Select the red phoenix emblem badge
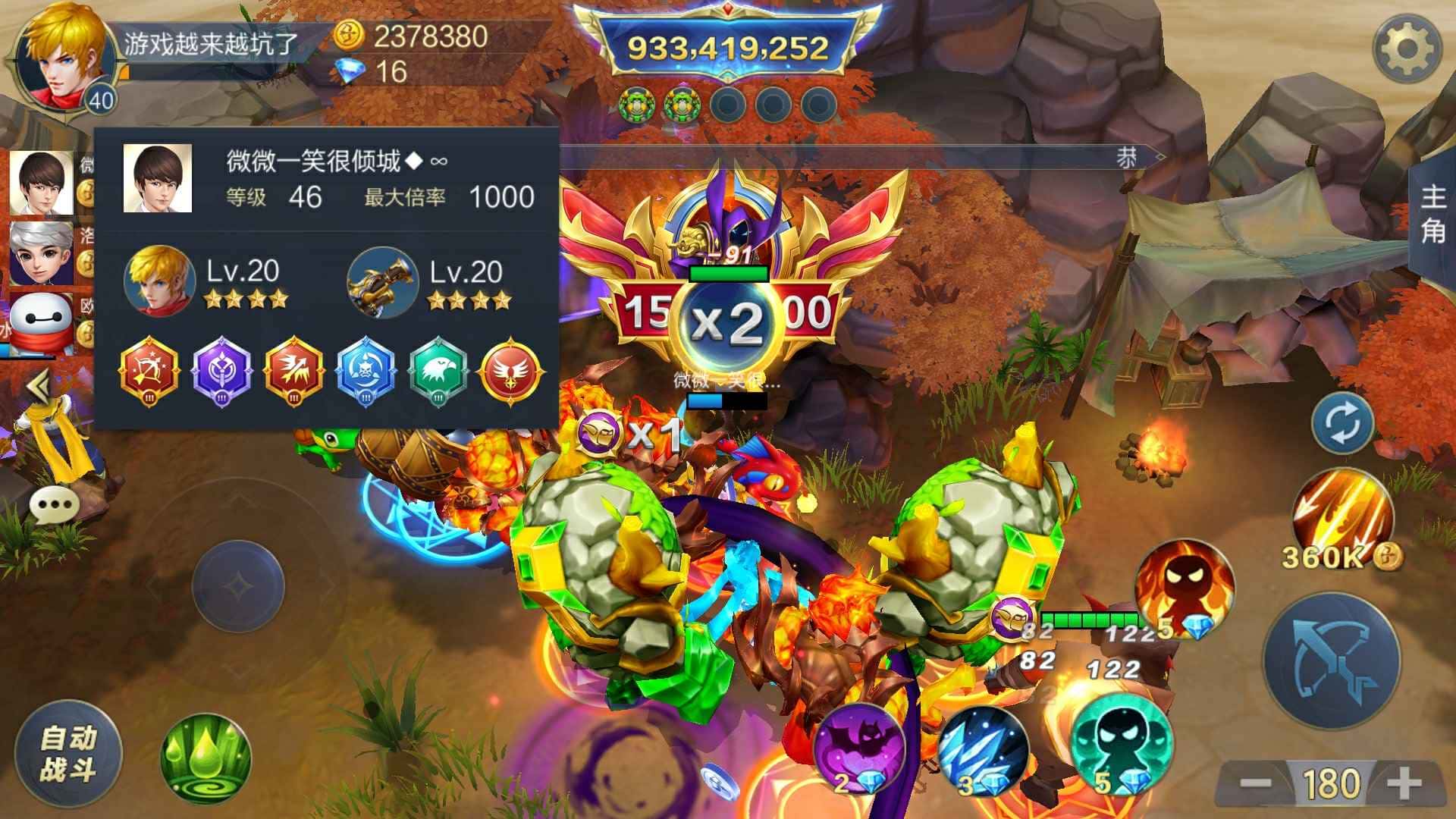The height and width of the screenshot is (819, 1456). [x=510, y=372]
